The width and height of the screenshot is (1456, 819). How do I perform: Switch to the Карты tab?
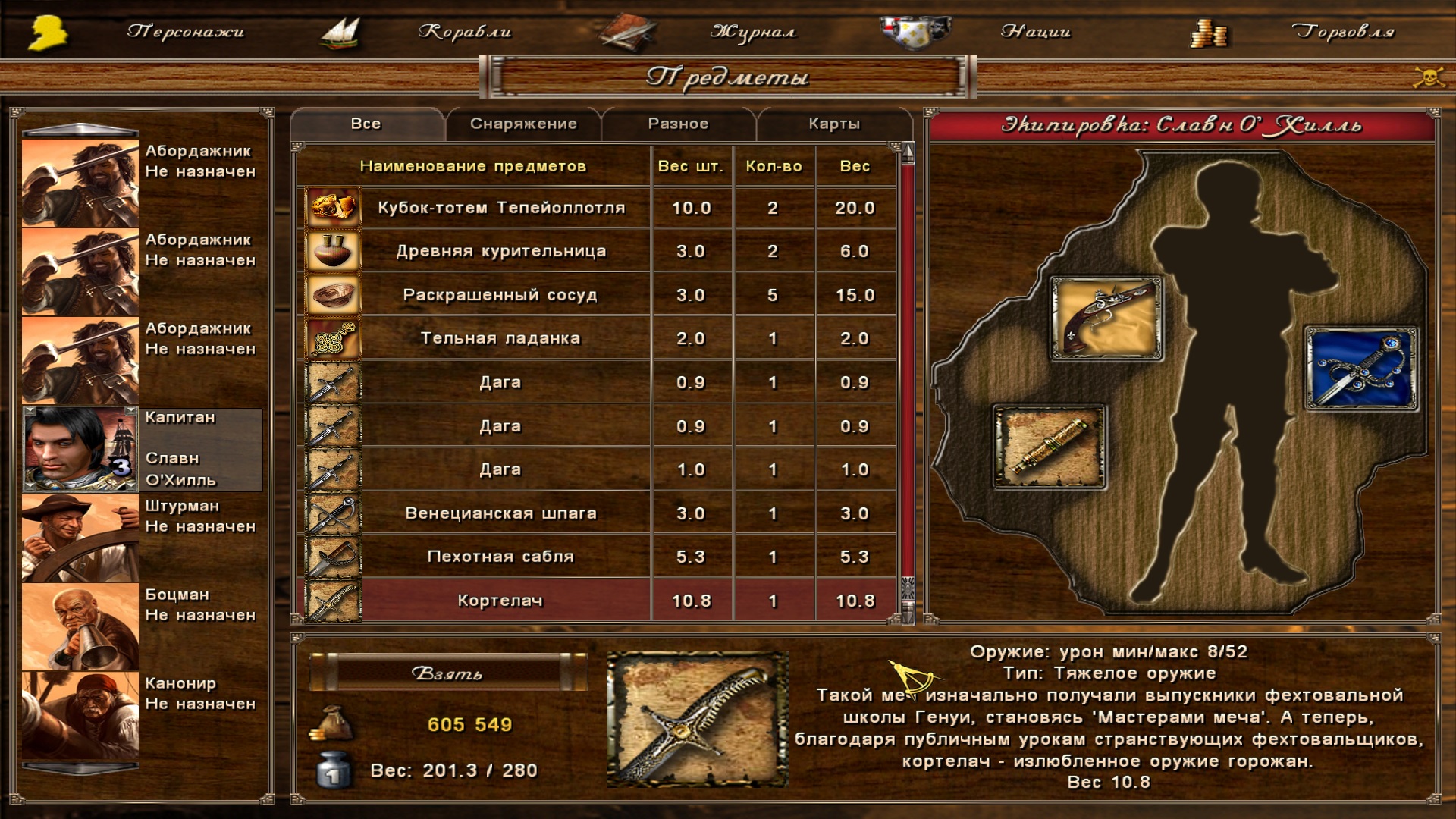click(834, 124)
